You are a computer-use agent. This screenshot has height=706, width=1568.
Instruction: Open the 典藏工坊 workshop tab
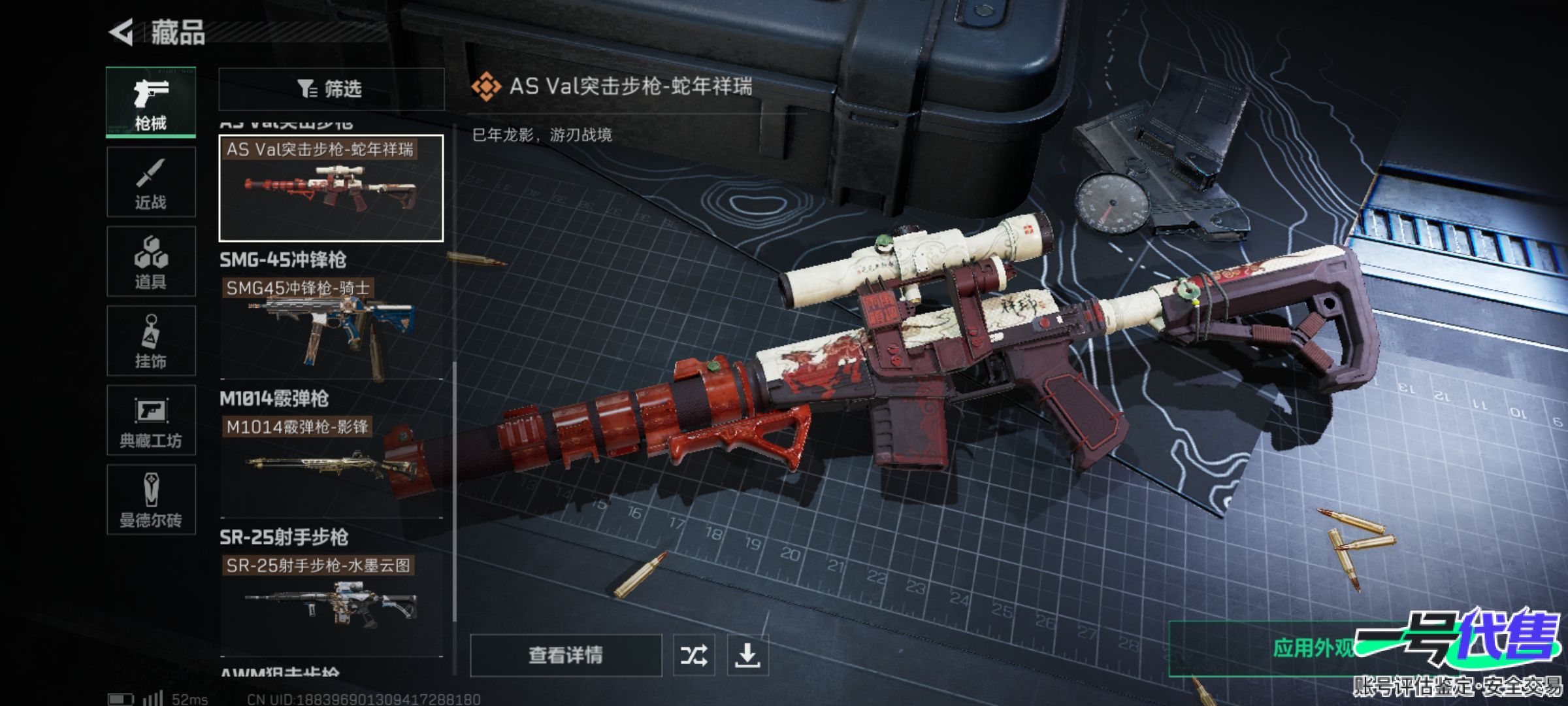tap(151, 420)
